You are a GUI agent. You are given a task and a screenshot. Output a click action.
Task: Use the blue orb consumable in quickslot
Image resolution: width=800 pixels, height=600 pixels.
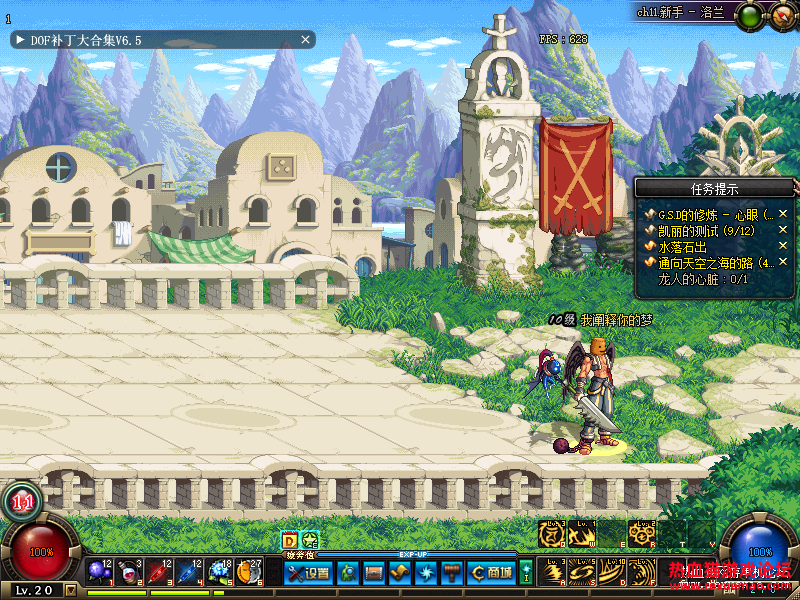[99, 572]
